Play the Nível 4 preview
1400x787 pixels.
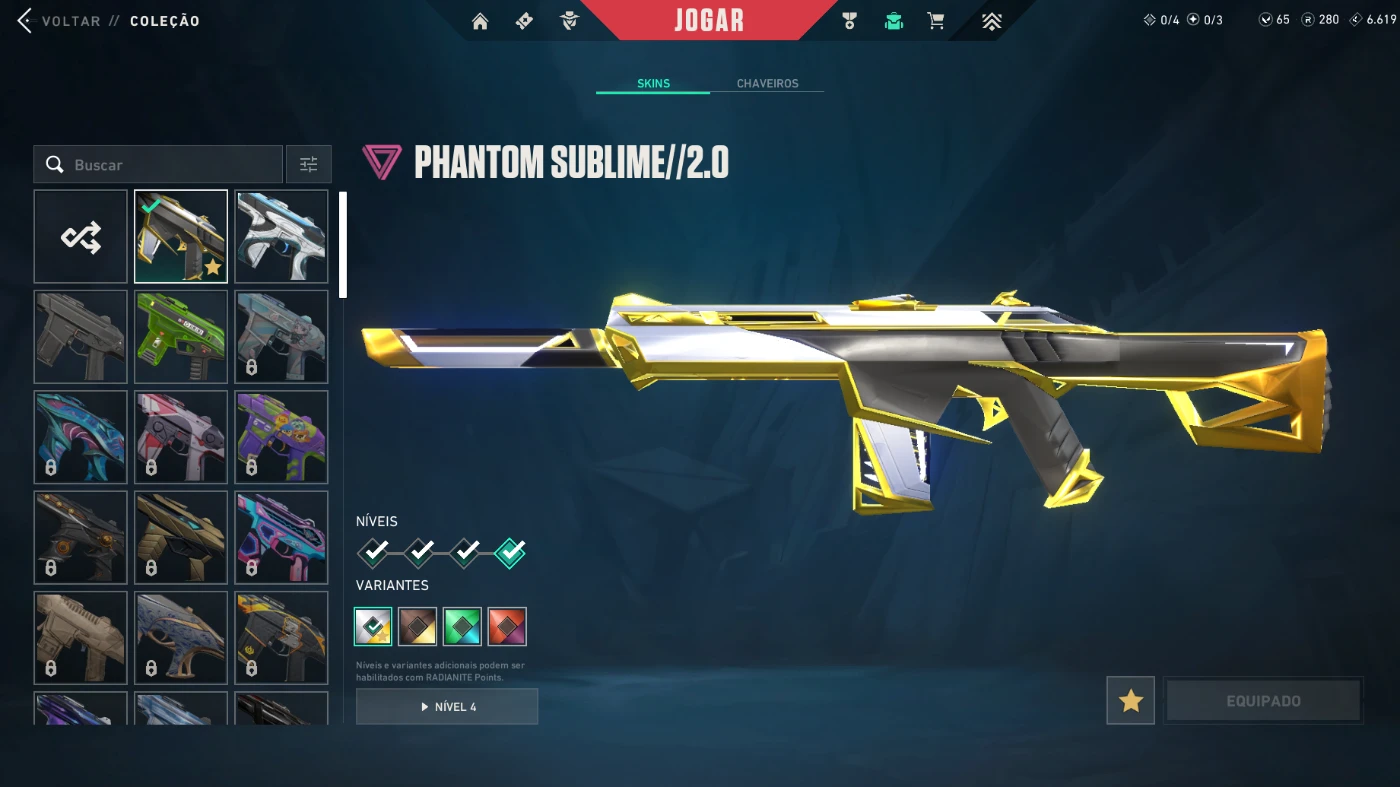click(x=447, y=706)
